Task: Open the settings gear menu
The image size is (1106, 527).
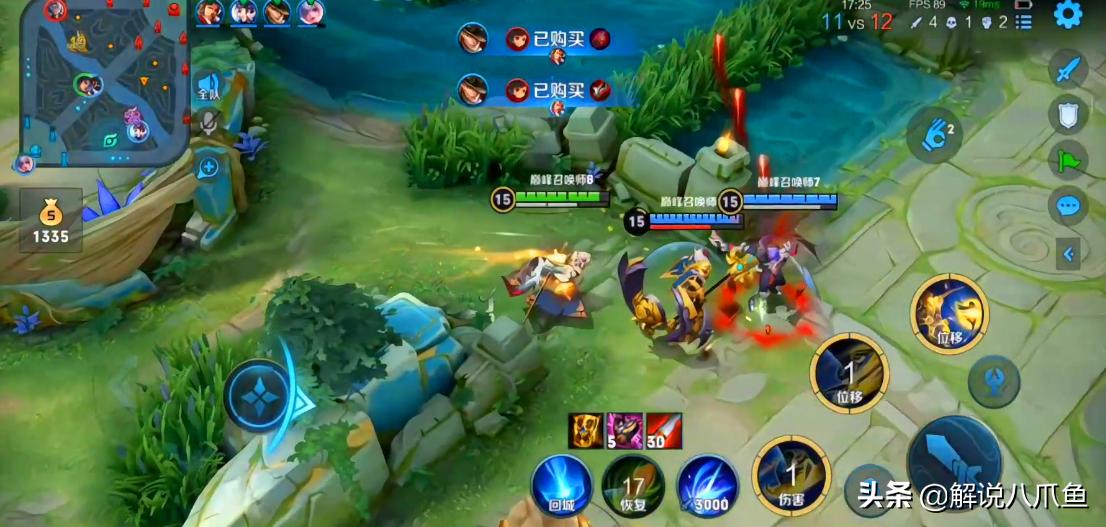Action: click(x=1068, y=14)
